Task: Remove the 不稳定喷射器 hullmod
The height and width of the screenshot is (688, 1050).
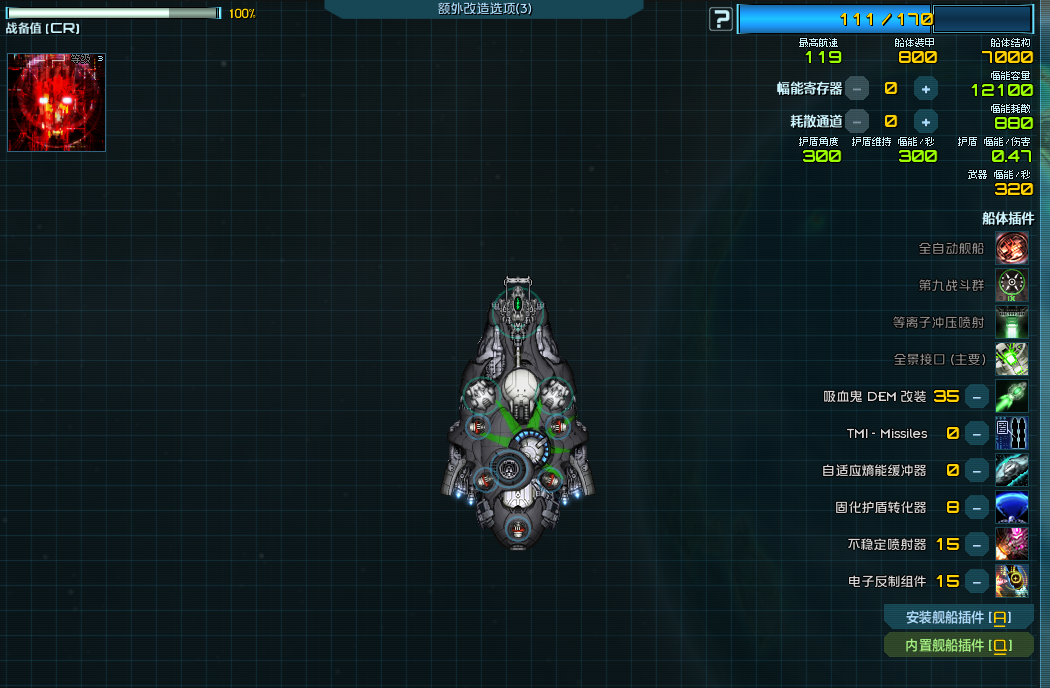Action: click(x=977, y=544)
